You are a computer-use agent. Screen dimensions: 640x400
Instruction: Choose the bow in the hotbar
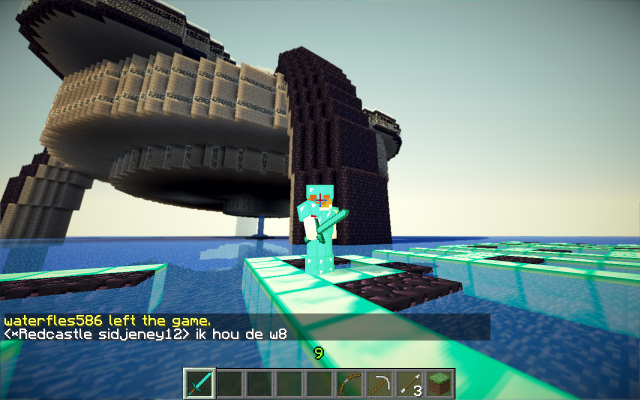(350, 383)
